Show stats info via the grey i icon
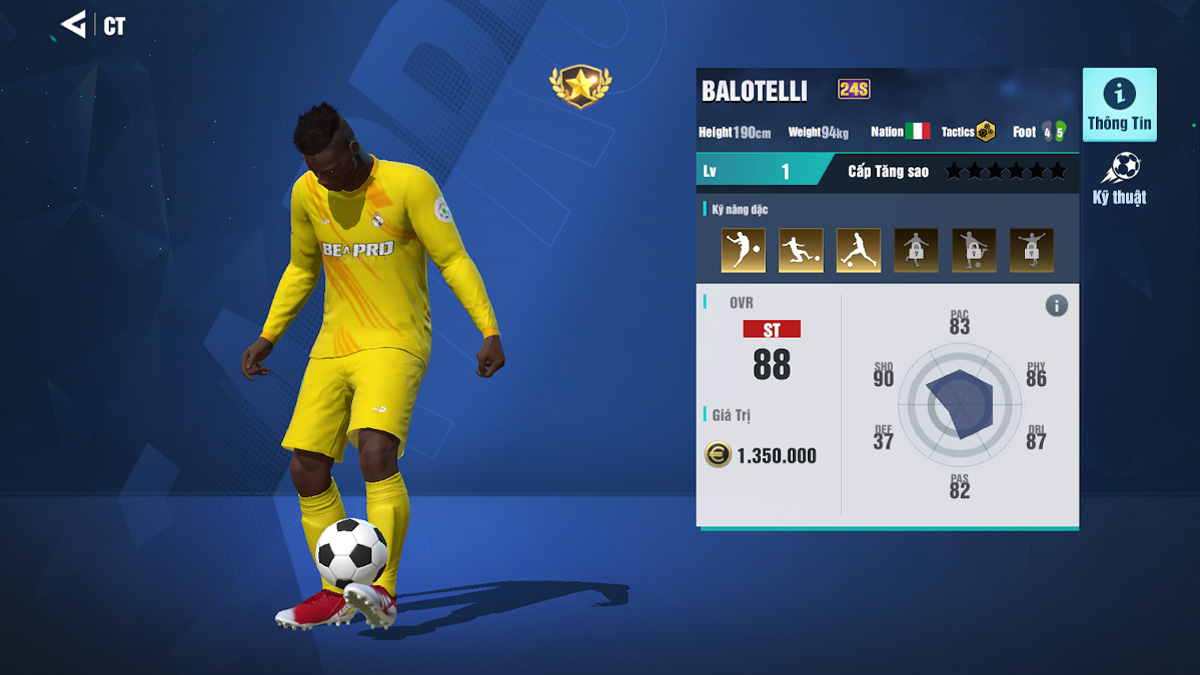The image size is (1200, 675). point(1056,306)
